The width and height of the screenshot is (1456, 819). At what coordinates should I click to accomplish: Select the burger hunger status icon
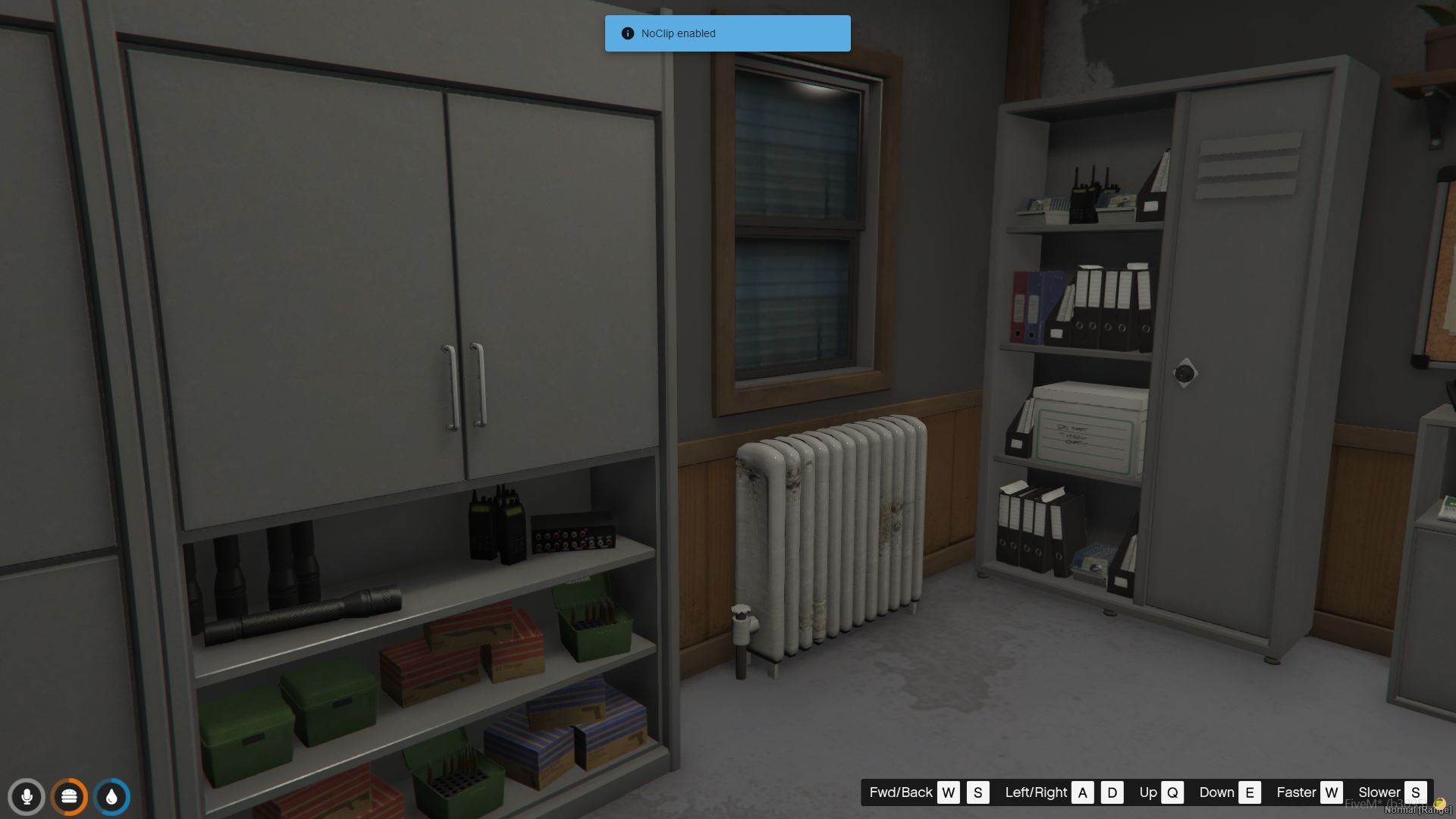[x=69, y=797]
